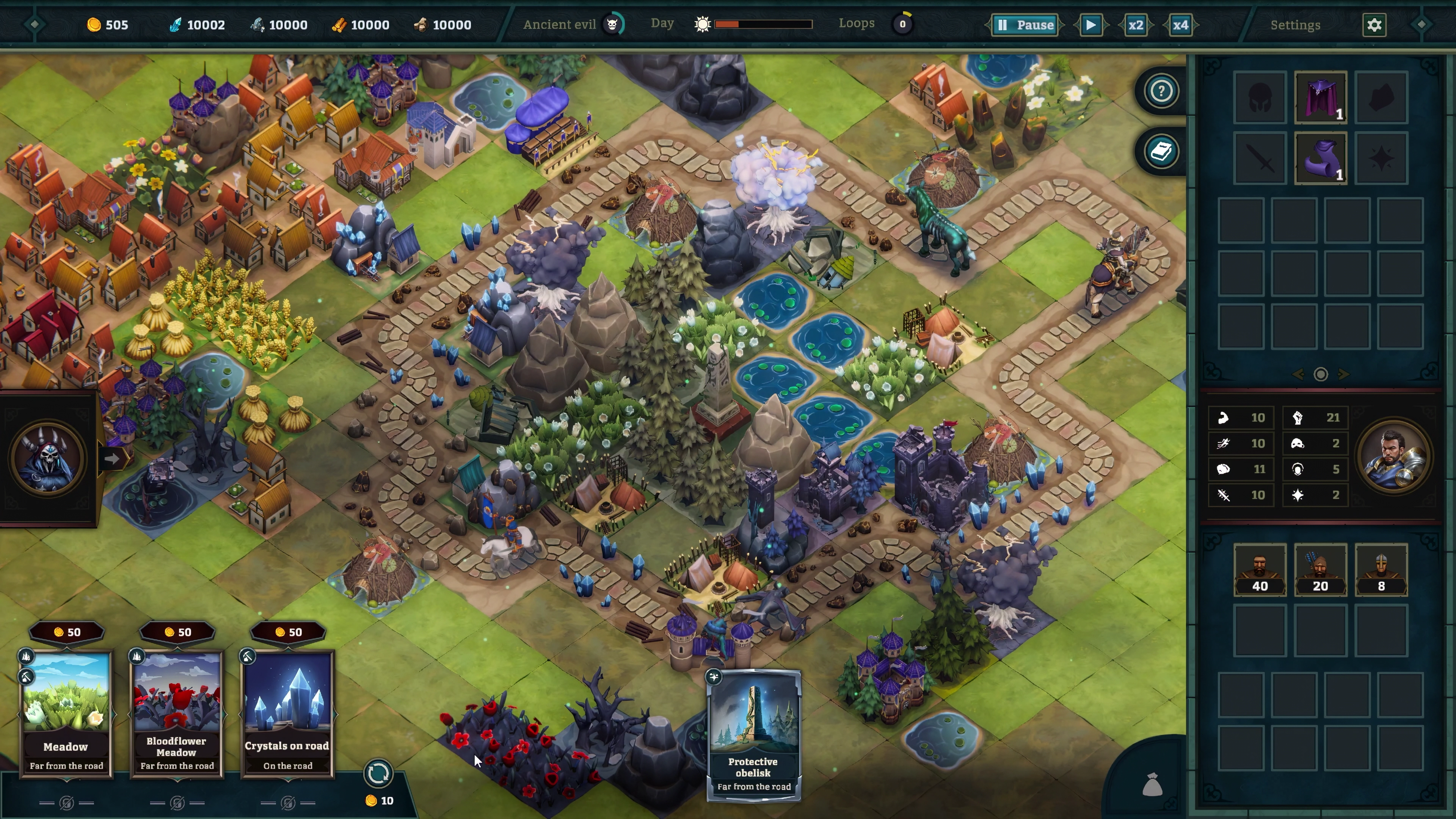This screenshot has width=1456, height=819.
Task: Pick the Crystals on road card
Action: click(x=288, y=713)
